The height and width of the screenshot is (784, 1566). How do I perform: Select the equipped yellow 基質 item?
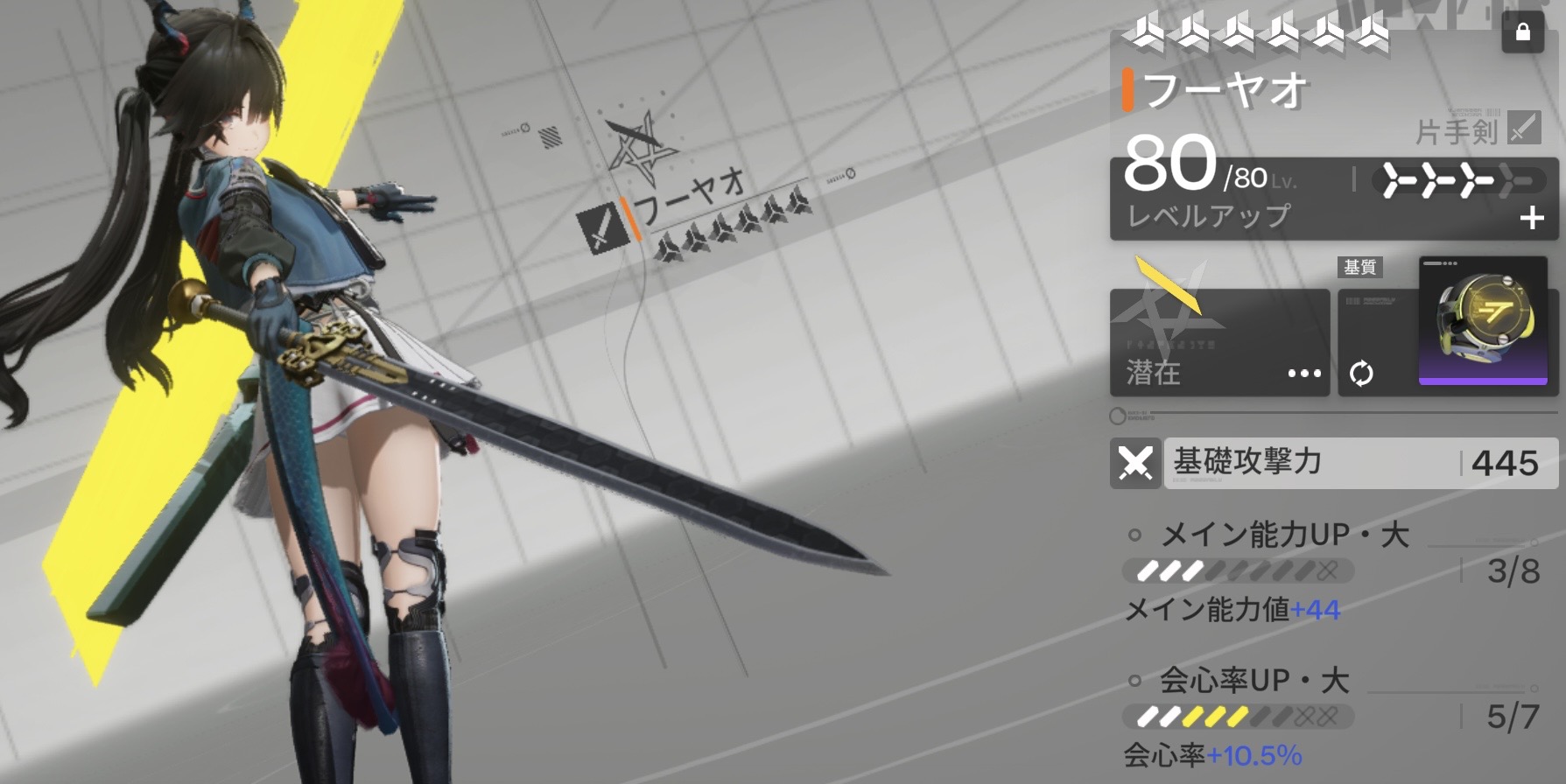pos(1483,321)
